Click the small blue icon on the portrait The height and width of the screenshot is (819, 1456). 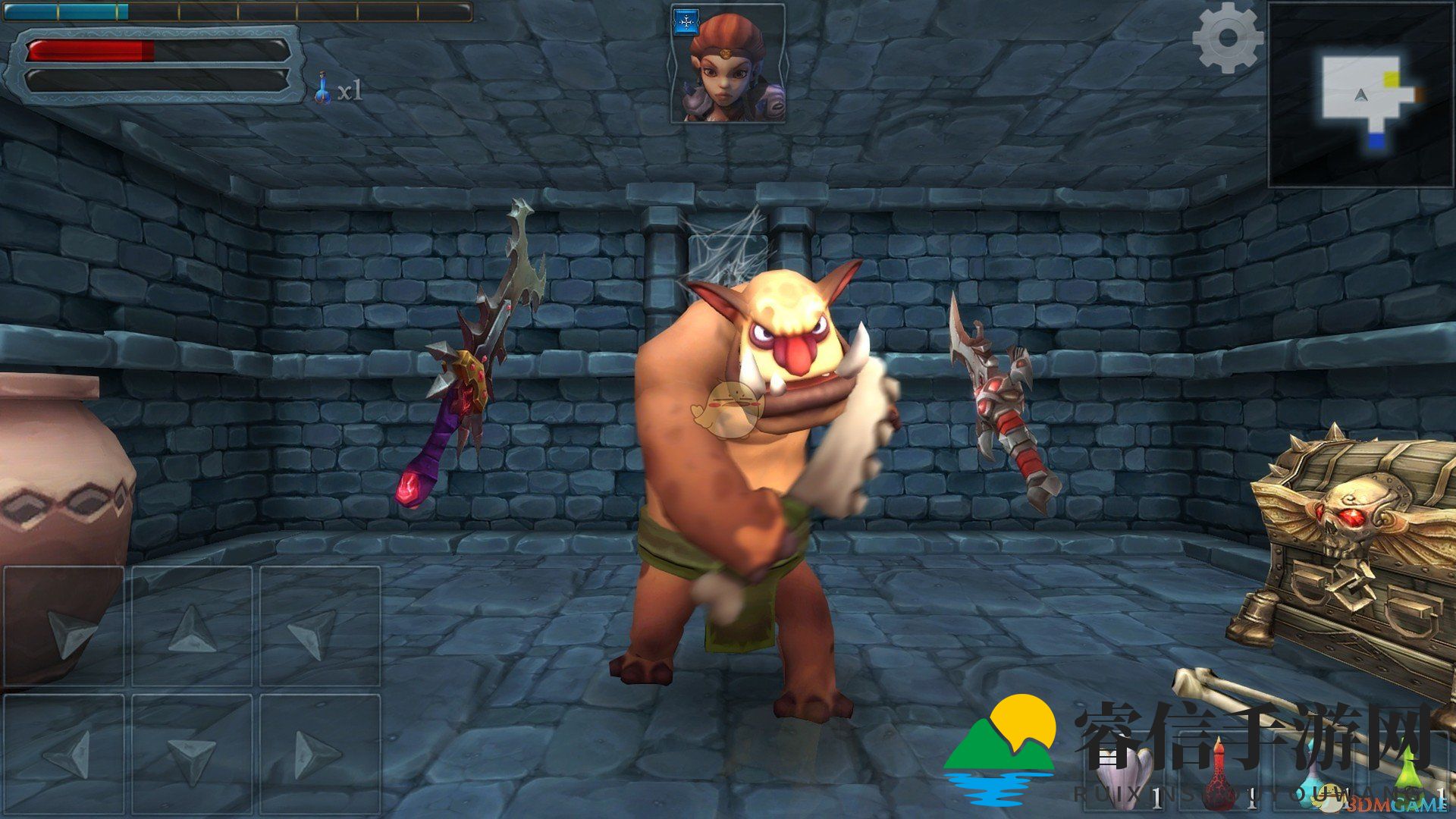pyautogui.click(x=686, y=23)
